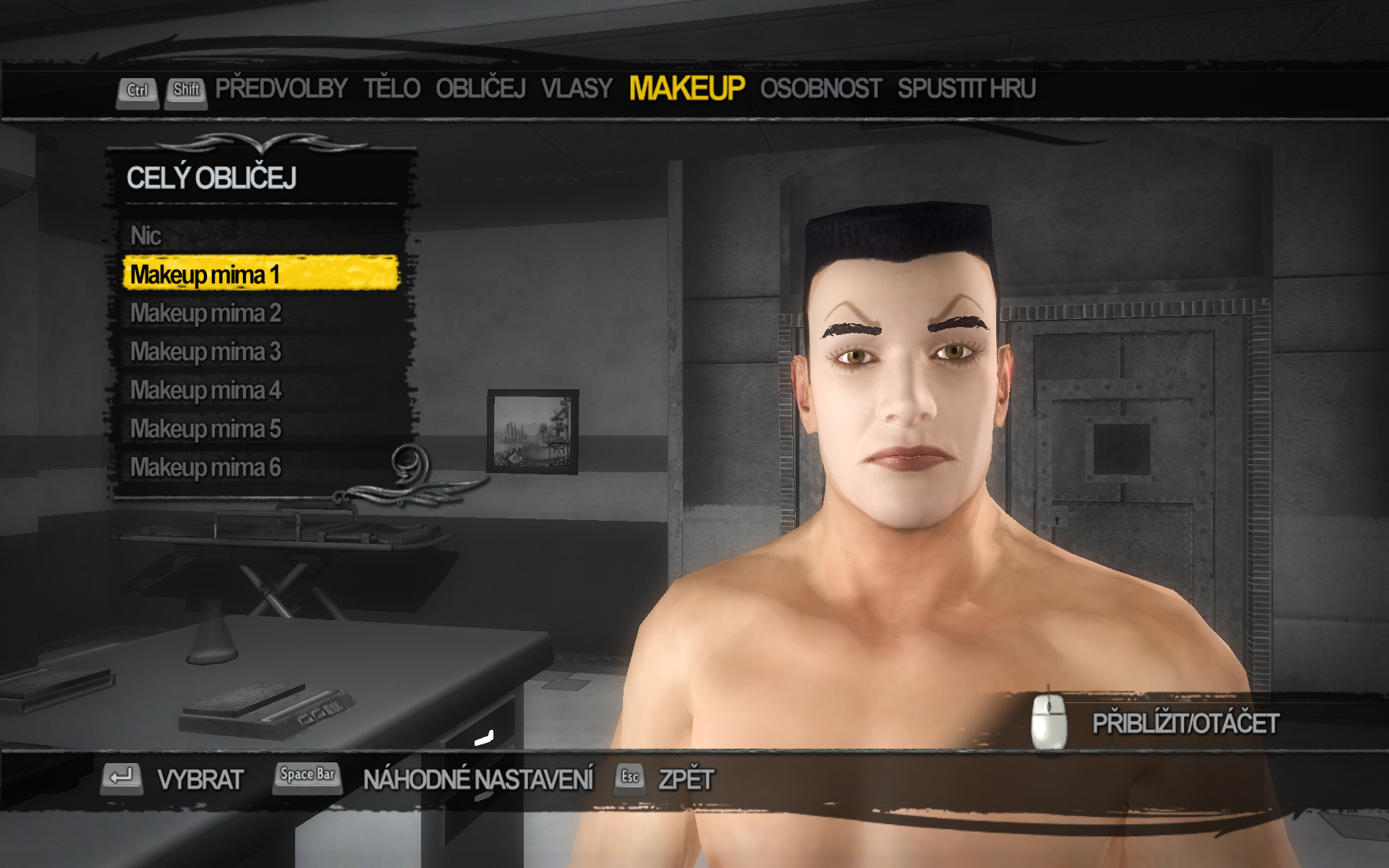Pick Makeup mima 3 from list
This screenshot has height=868, width=1389.
click(x=205, y=352)
